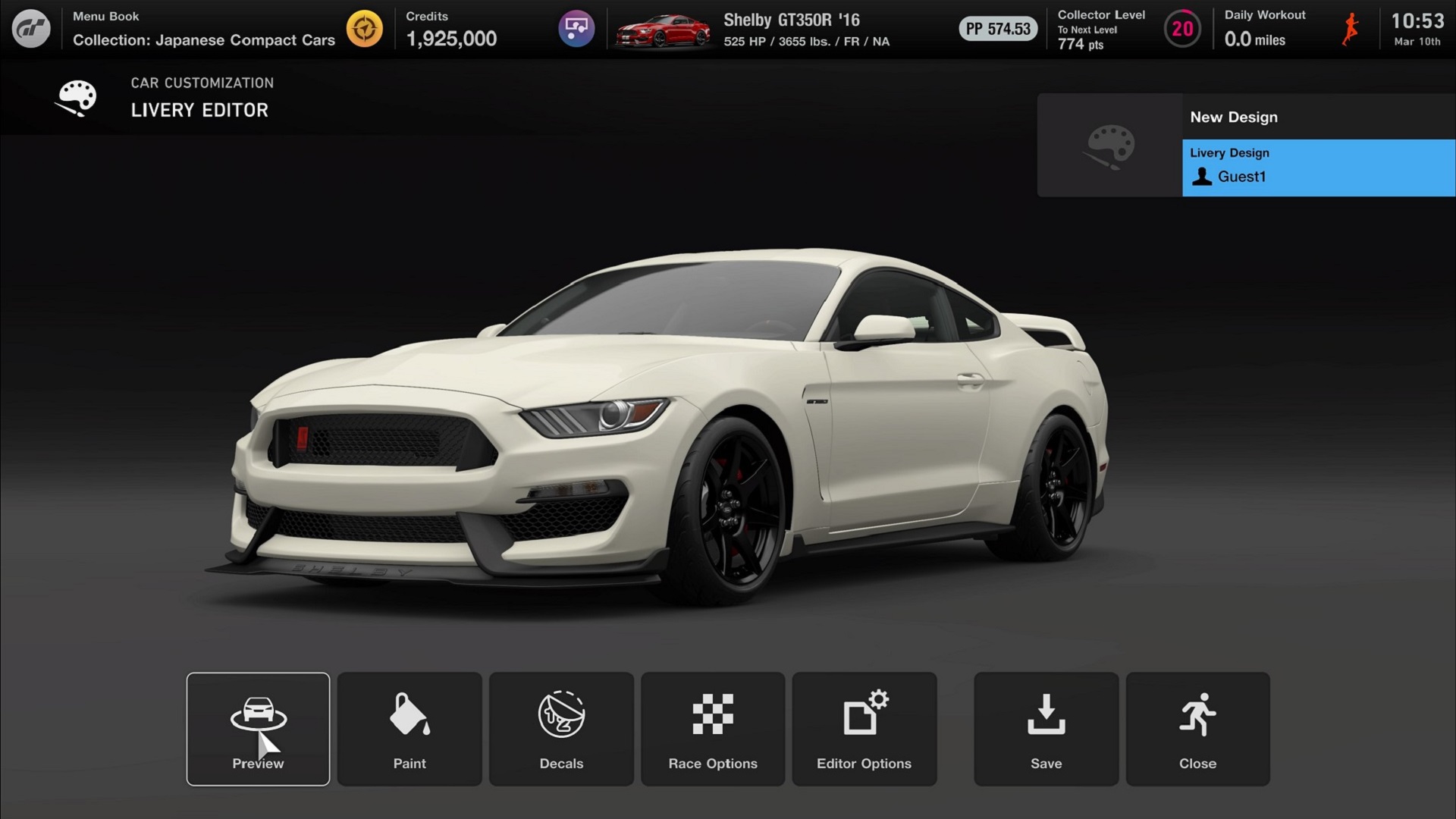Save the livery design
This screenshot has height=819, width=1456.
1046,729
